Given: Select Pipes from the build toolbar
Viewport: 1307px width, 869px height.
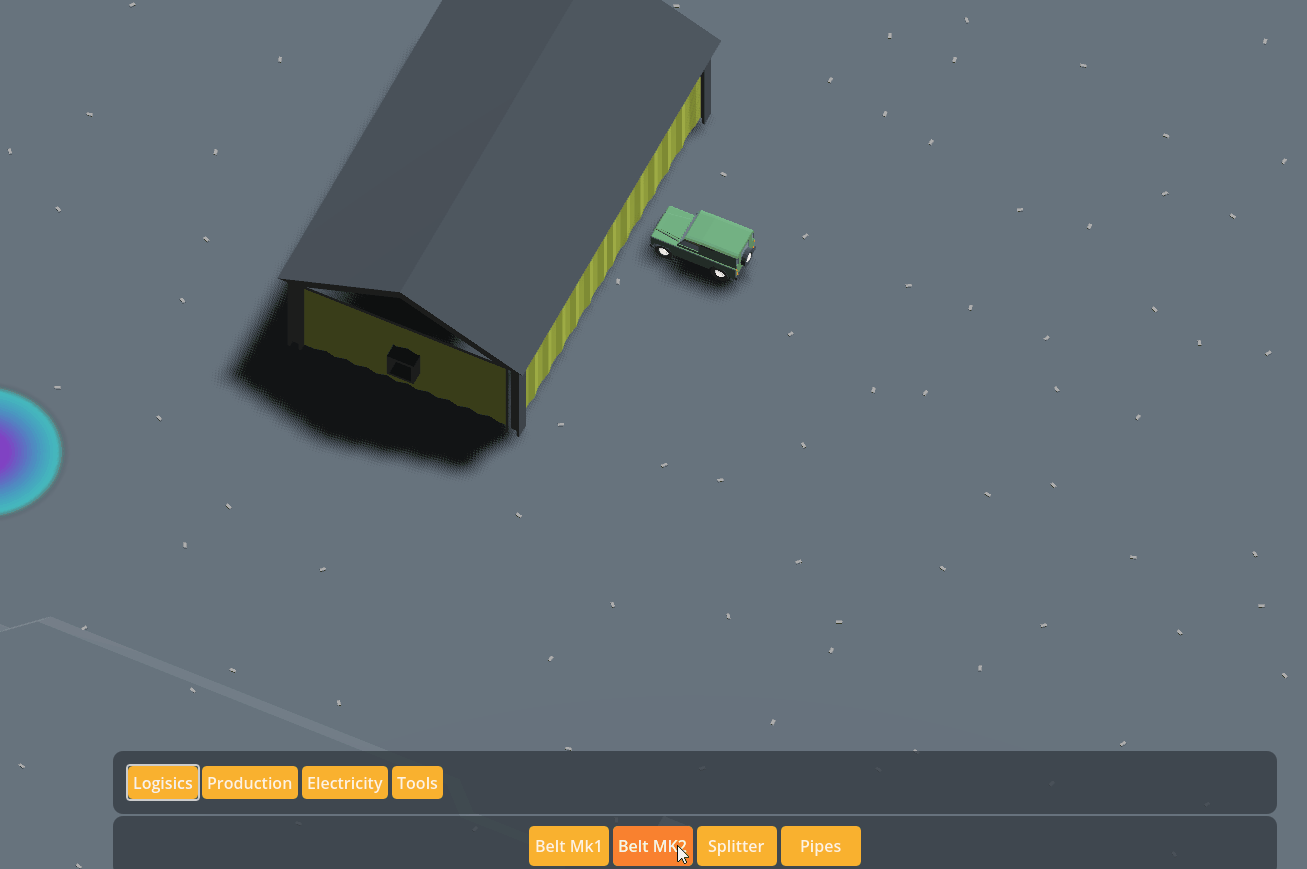Looking at the screenshot, I should pos(820,845).
